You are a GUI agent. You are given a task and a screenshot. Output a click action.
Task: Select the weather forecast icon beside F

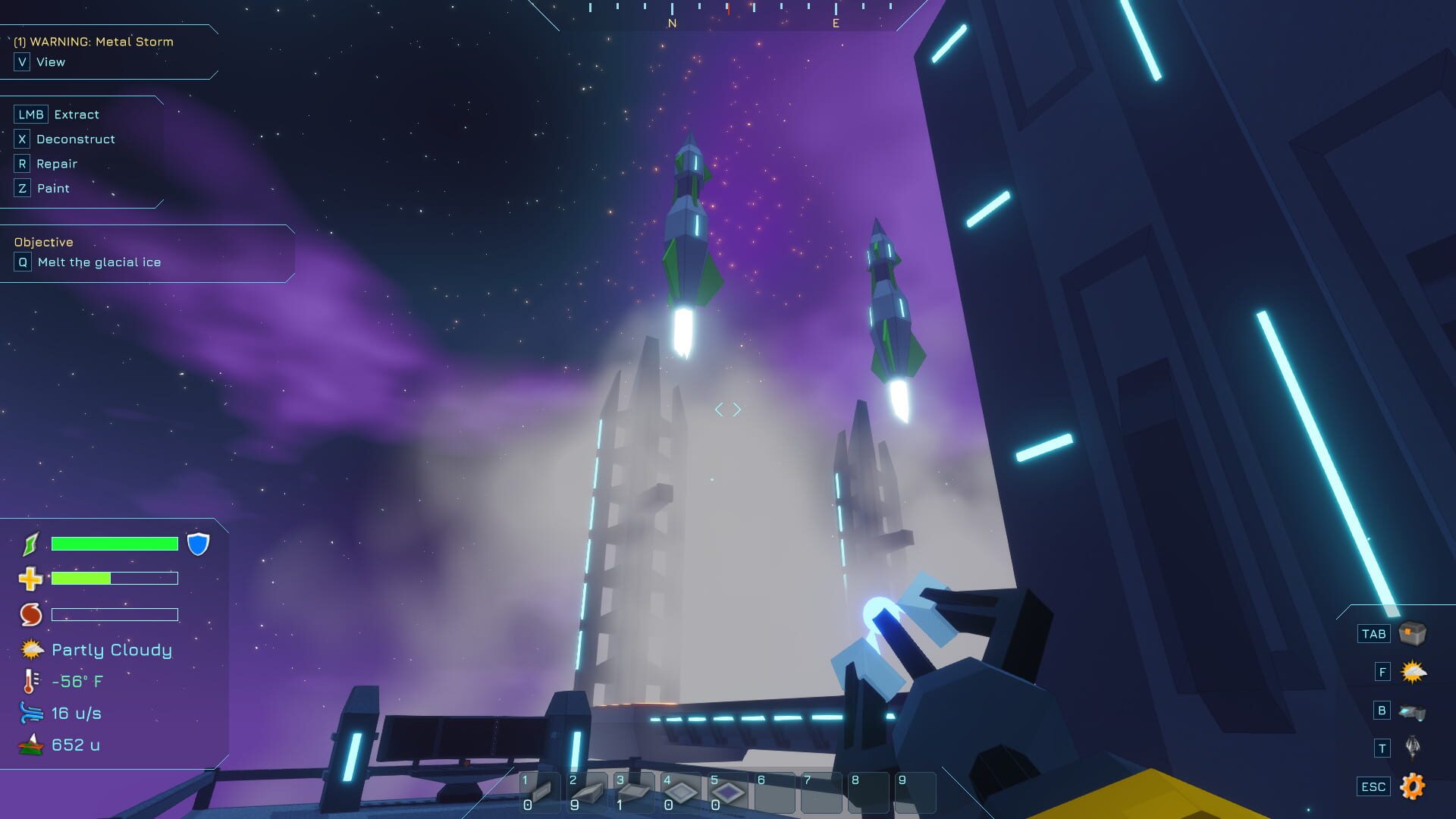pos(1412,670)
